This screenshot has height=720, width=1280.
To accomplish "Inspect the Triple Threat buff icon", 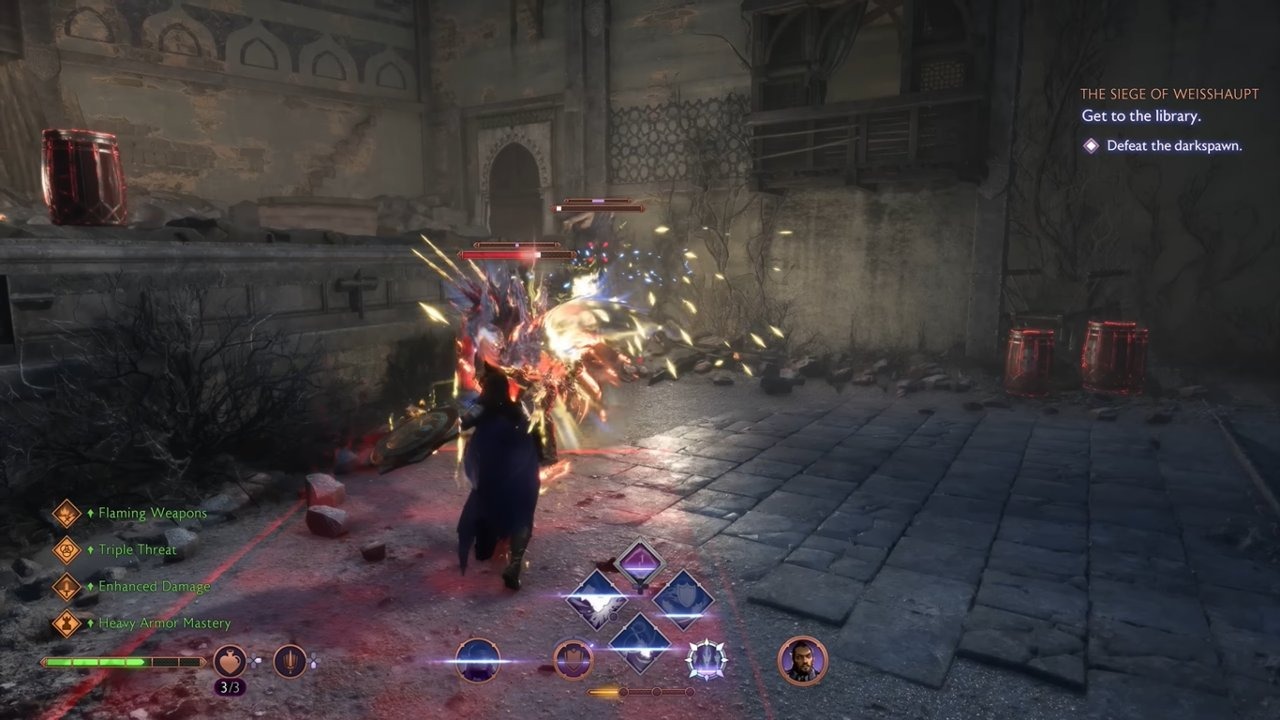I will pyautogui.click(x=66, y=550).
